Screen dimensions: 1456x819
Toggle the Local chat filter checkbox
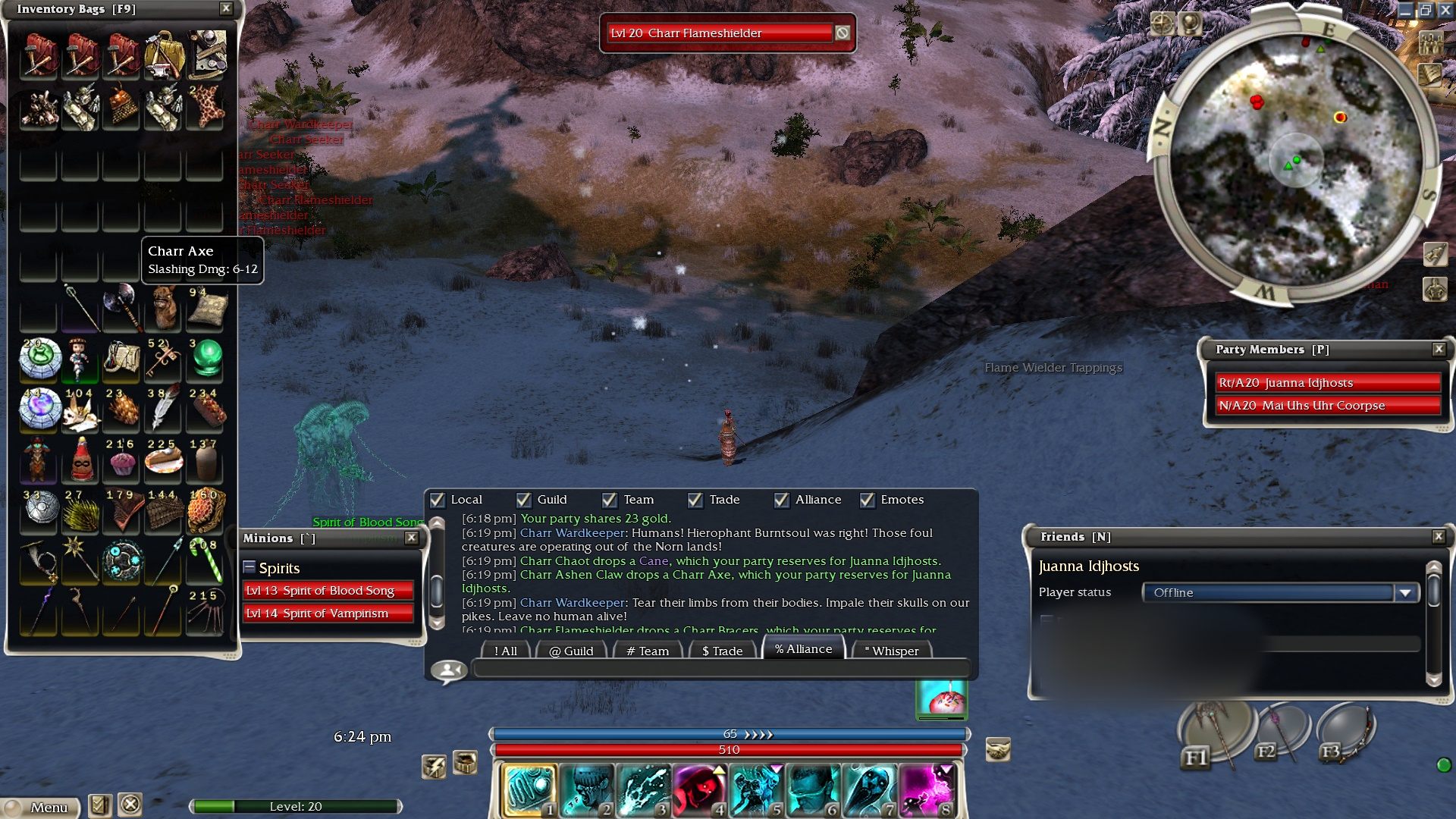pos(438,500)
